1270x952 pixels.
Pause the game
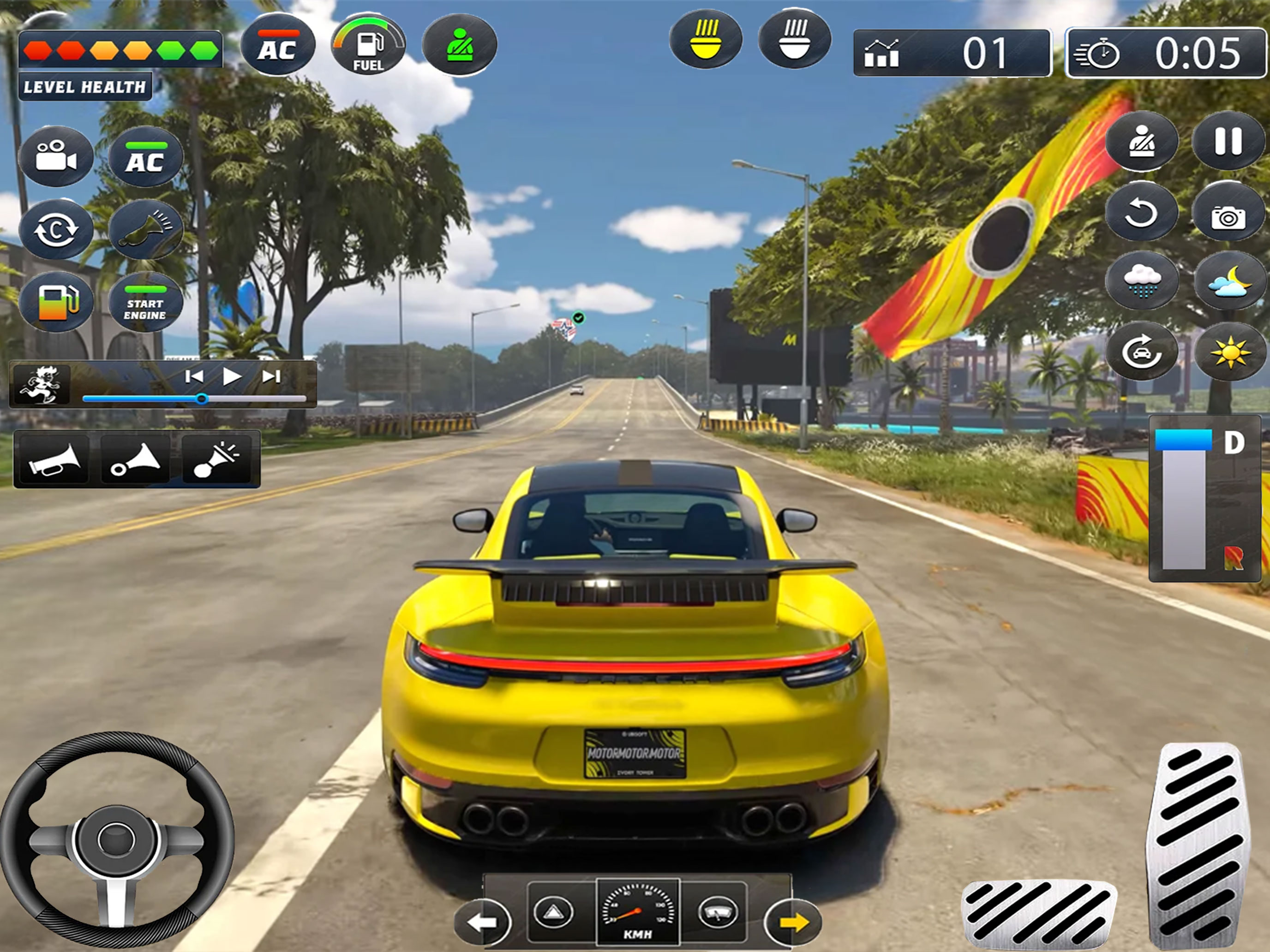click(x=1228, y=141)
